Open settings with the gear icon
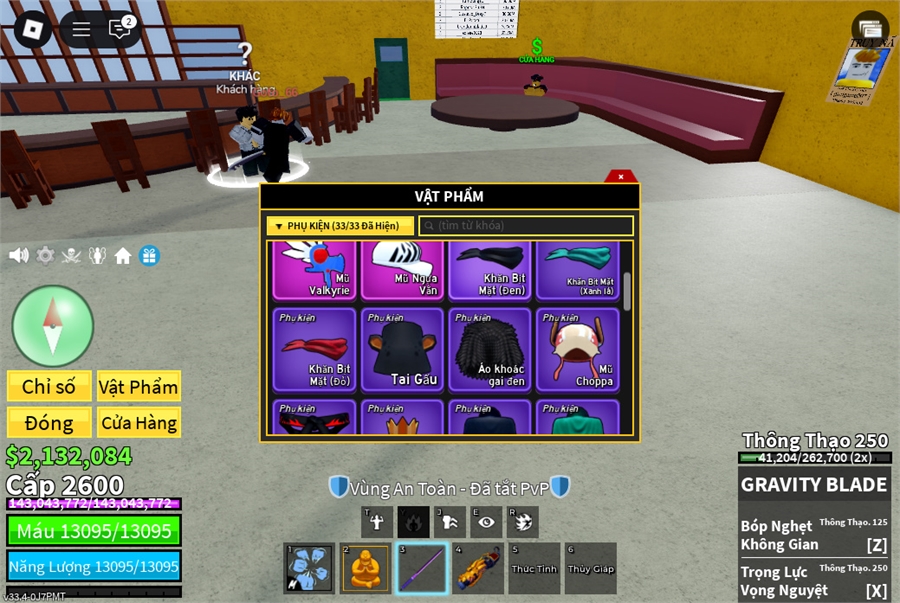Screen dimensions: 900x603 coord(45,256)
